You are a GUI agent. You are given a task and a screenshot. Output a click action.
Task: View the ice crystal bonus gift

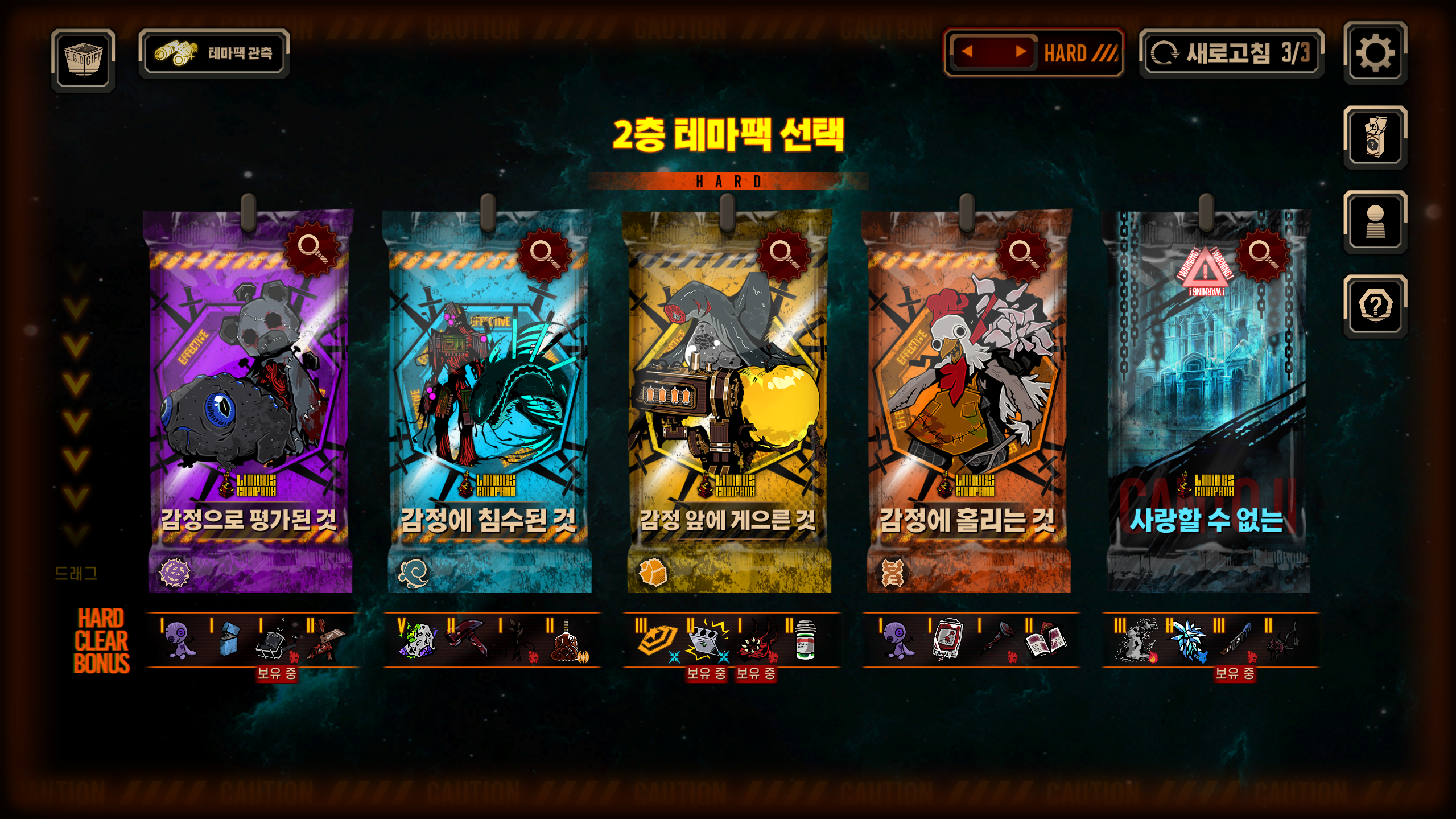coord(1187,640)
